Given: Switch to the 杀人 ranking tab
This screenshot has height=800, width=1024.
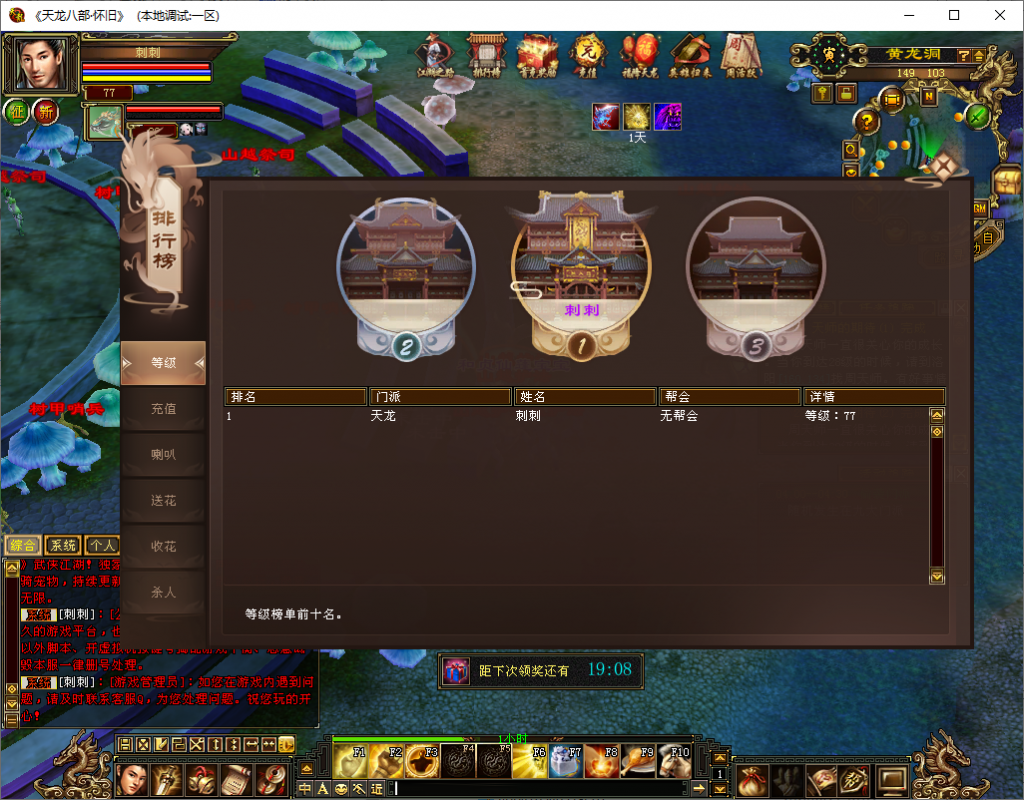Looking at the screenshot, I should (x=163, y=592).
